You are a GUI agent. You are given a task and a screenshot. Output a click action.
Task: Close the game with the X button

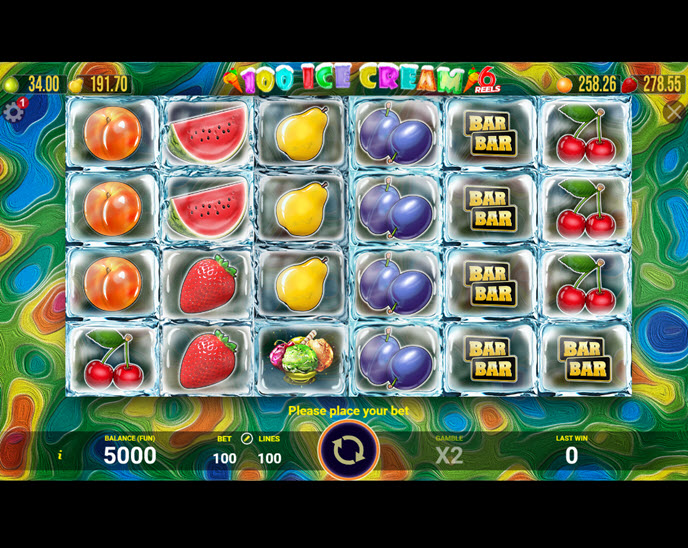tap(673, 112)
